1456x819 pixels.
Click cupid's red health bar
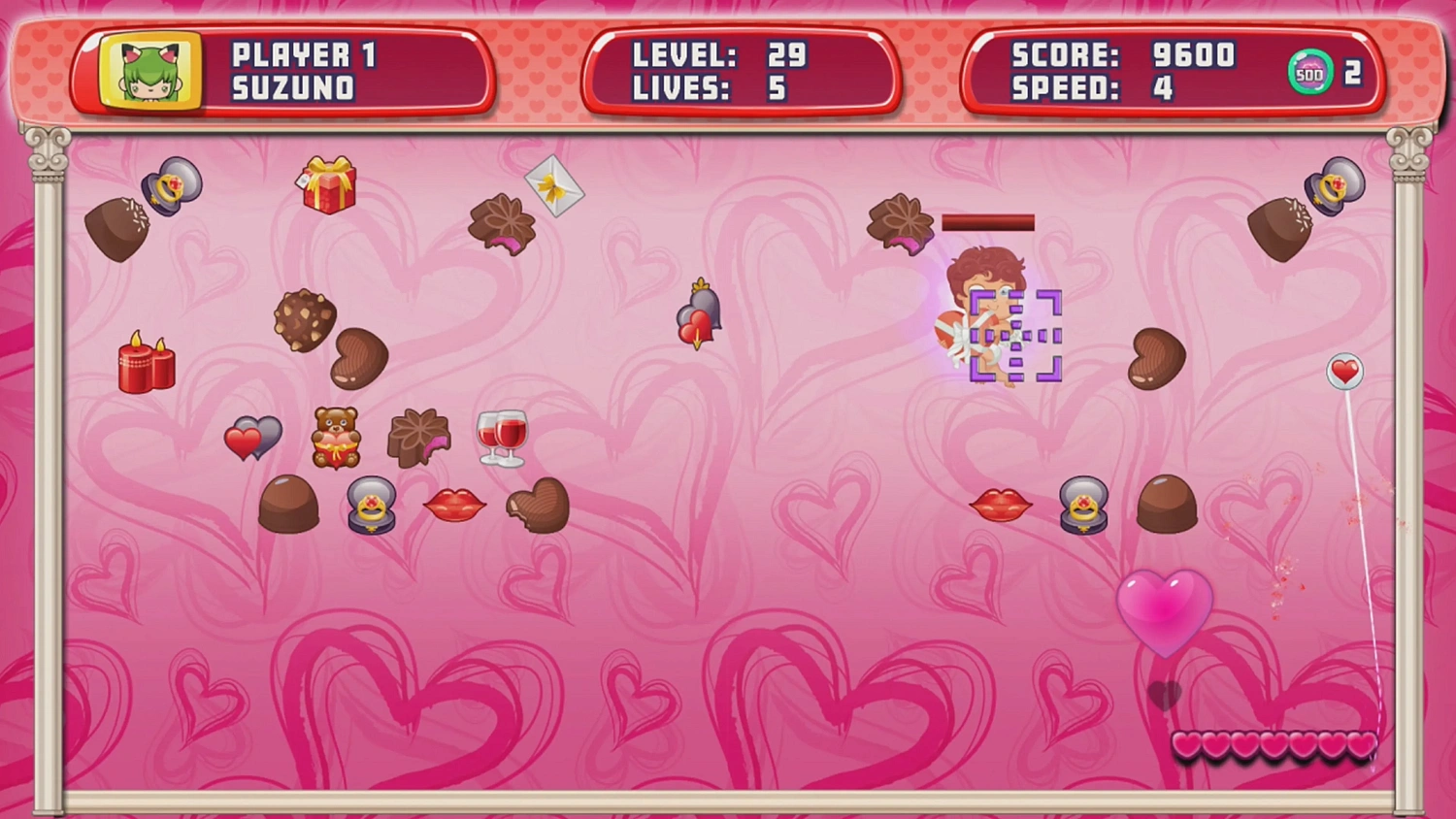(x=986, y=221)
